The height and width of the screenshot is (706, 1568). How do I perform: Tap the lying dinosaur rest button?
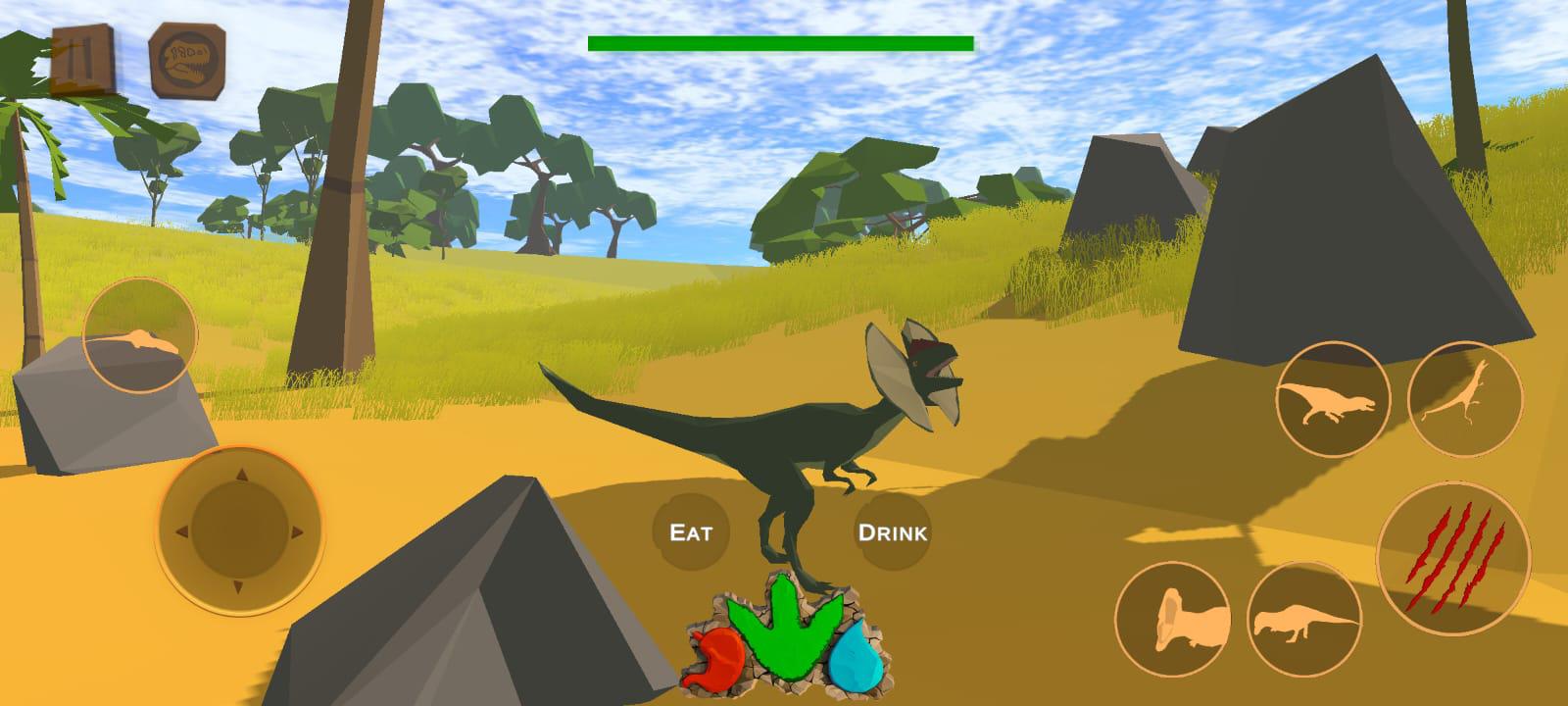pos(140,336)
